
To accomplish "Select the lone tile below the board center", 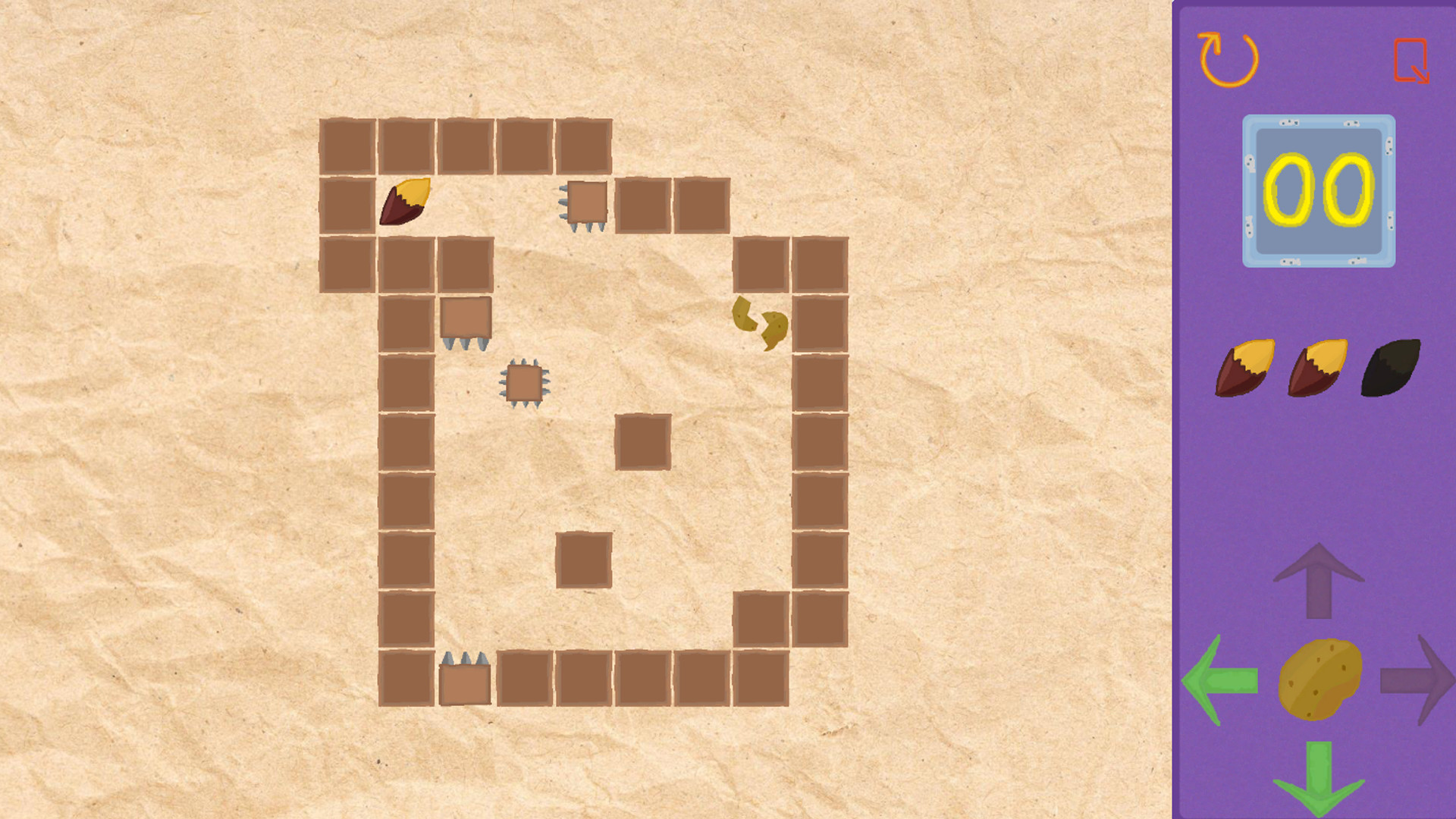I will pos(583,559).
